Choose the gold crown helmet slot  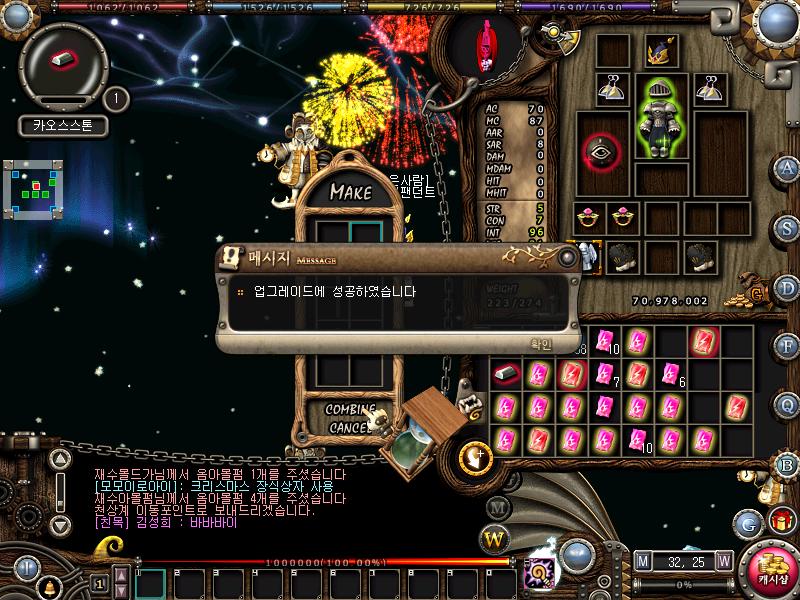[x=661, y=52]
